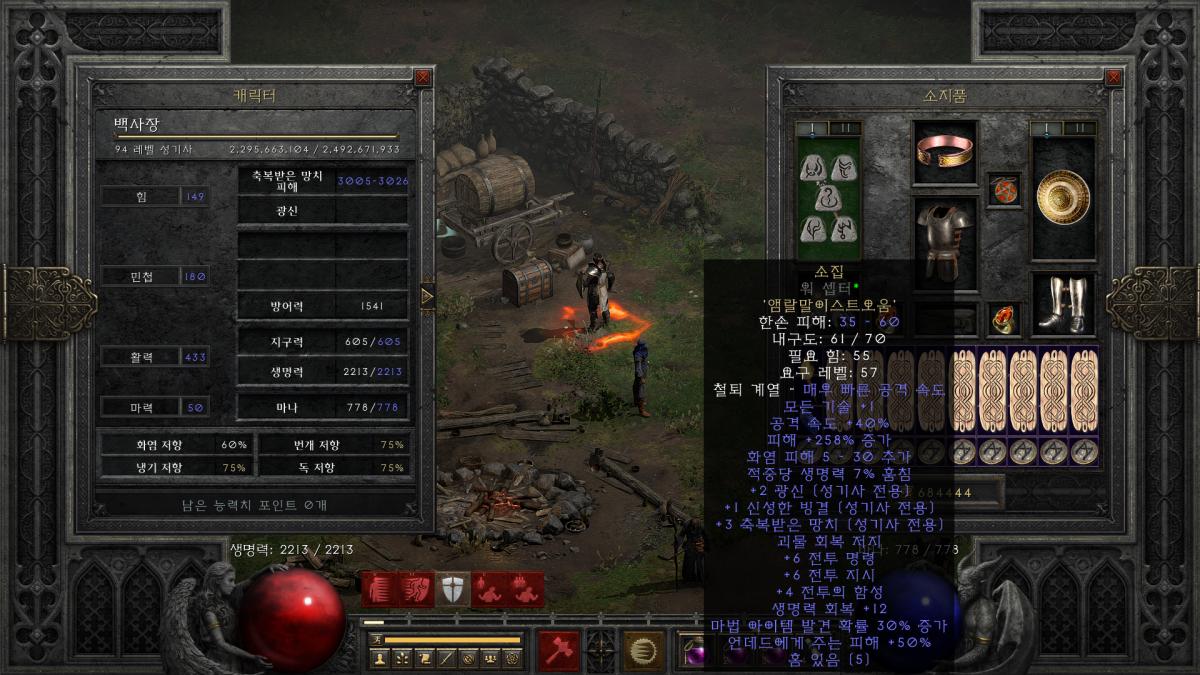Expand the character panel's side arrow
This screenshot has width=1200, height=675.
tap(427, 295)
